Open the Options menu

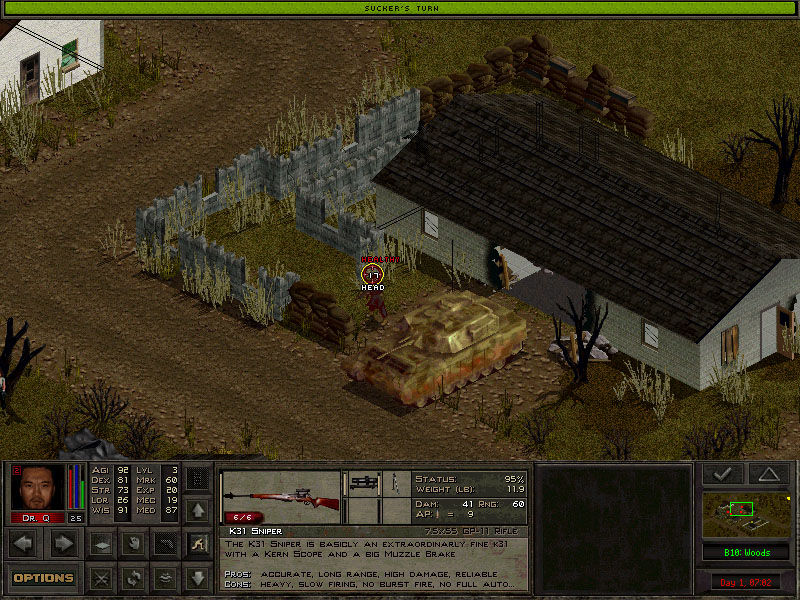click(x=43, y=578)
